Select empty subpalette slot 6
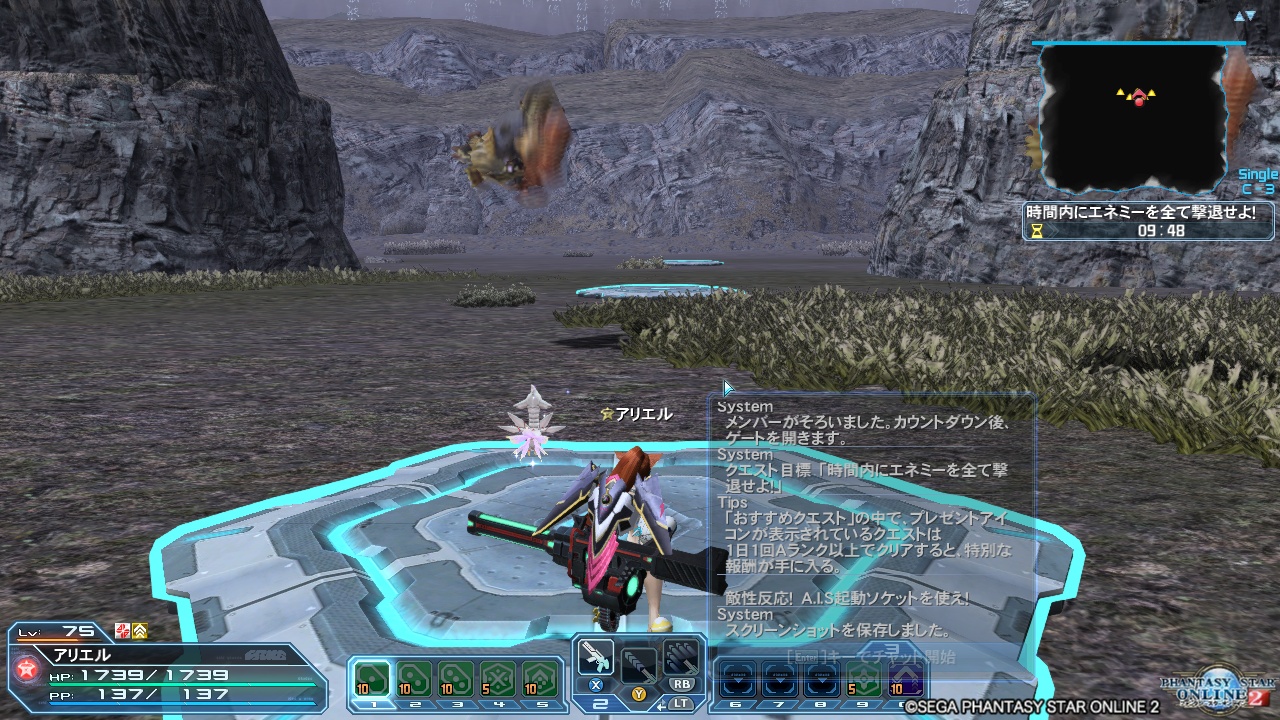 click(x=737, y=679)
